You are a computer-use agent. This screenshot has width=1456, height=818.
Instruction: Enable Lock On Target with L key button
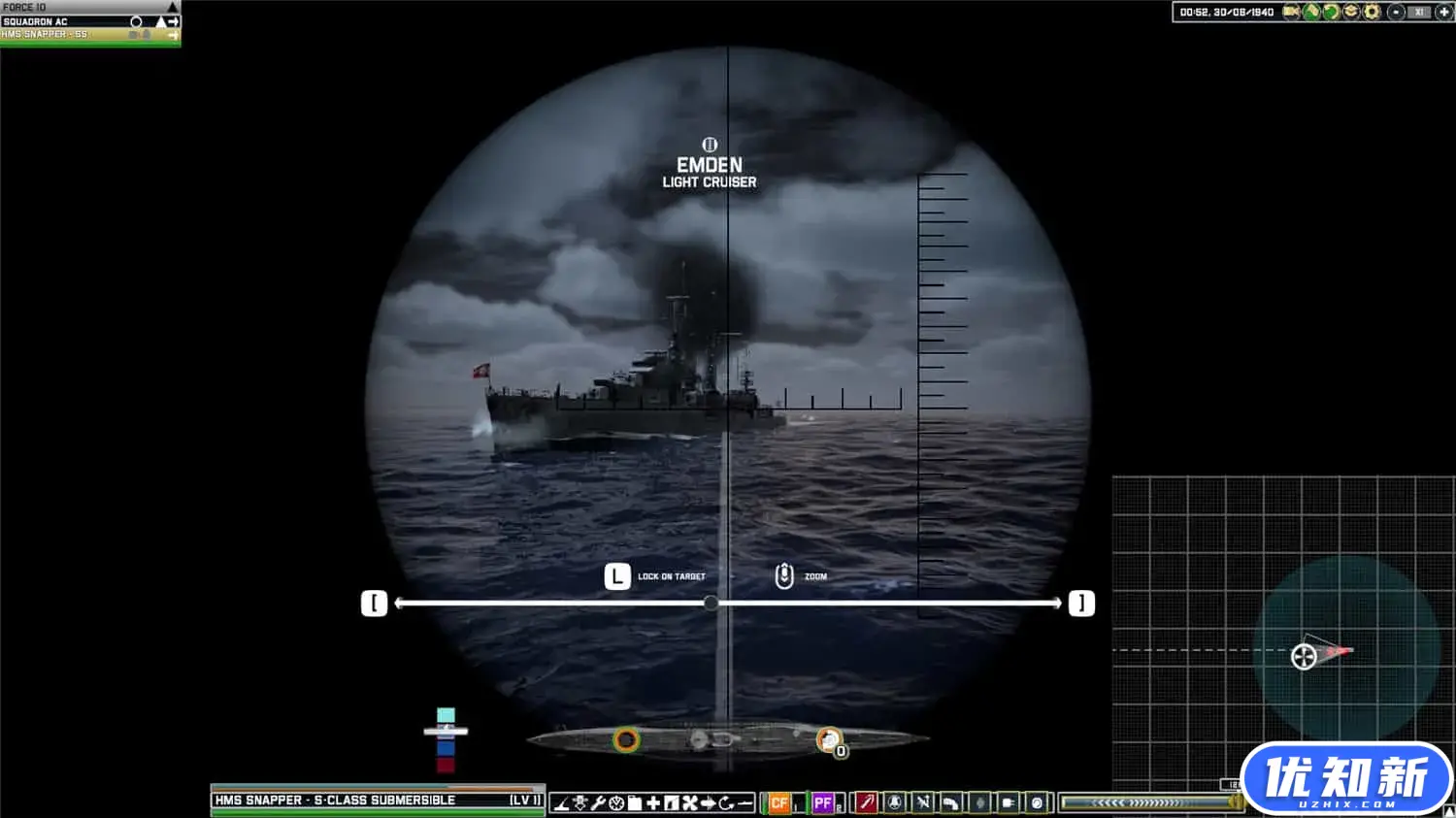tap(617, 575)
